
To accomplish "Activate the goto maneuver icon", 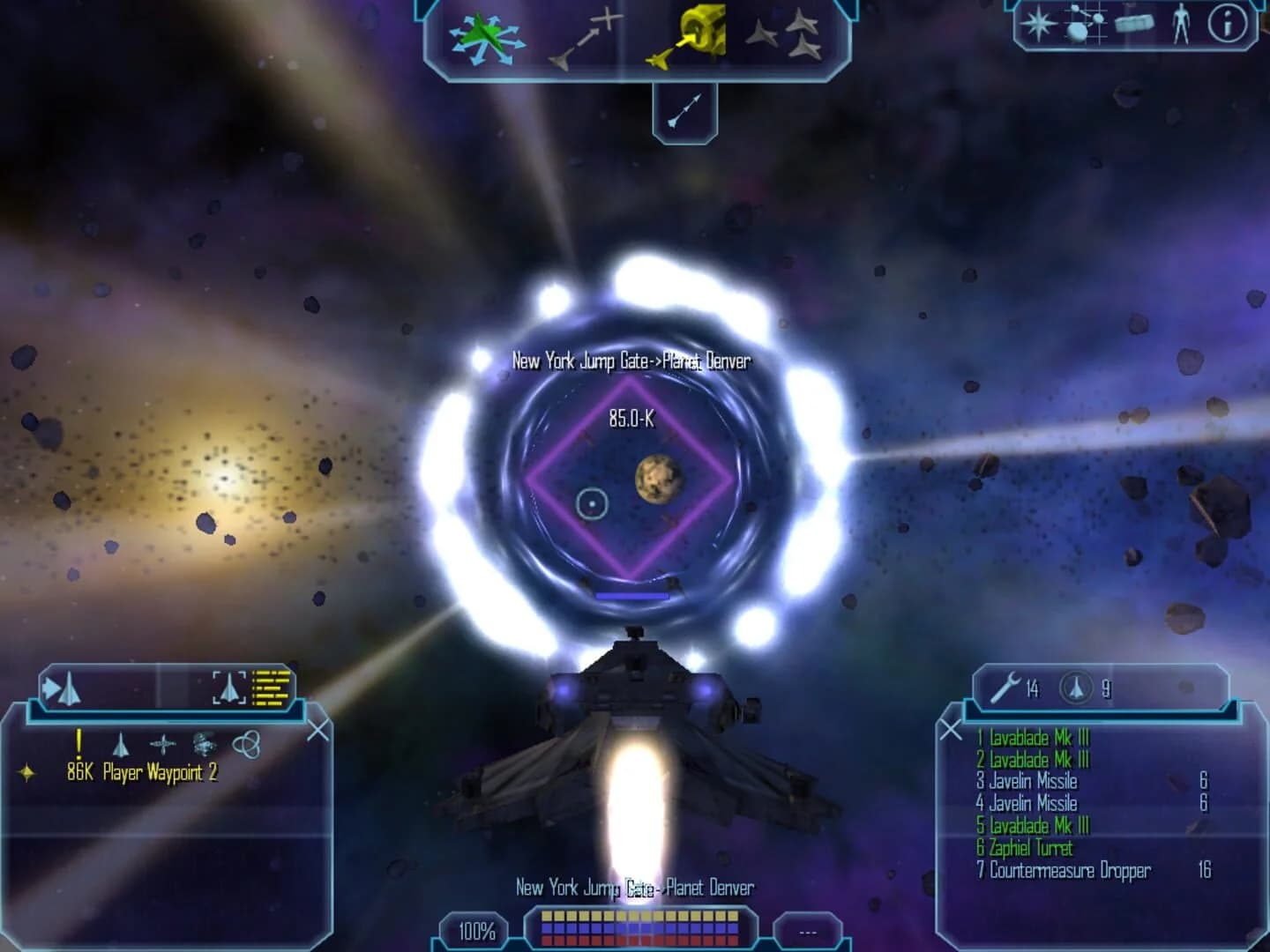I will [586, 35].
